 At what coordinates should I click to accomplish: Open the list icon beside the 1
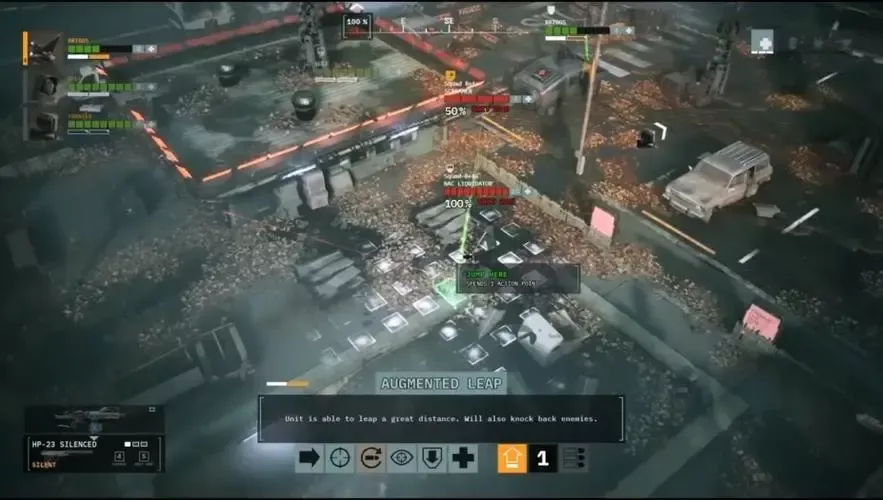(573, 458)
